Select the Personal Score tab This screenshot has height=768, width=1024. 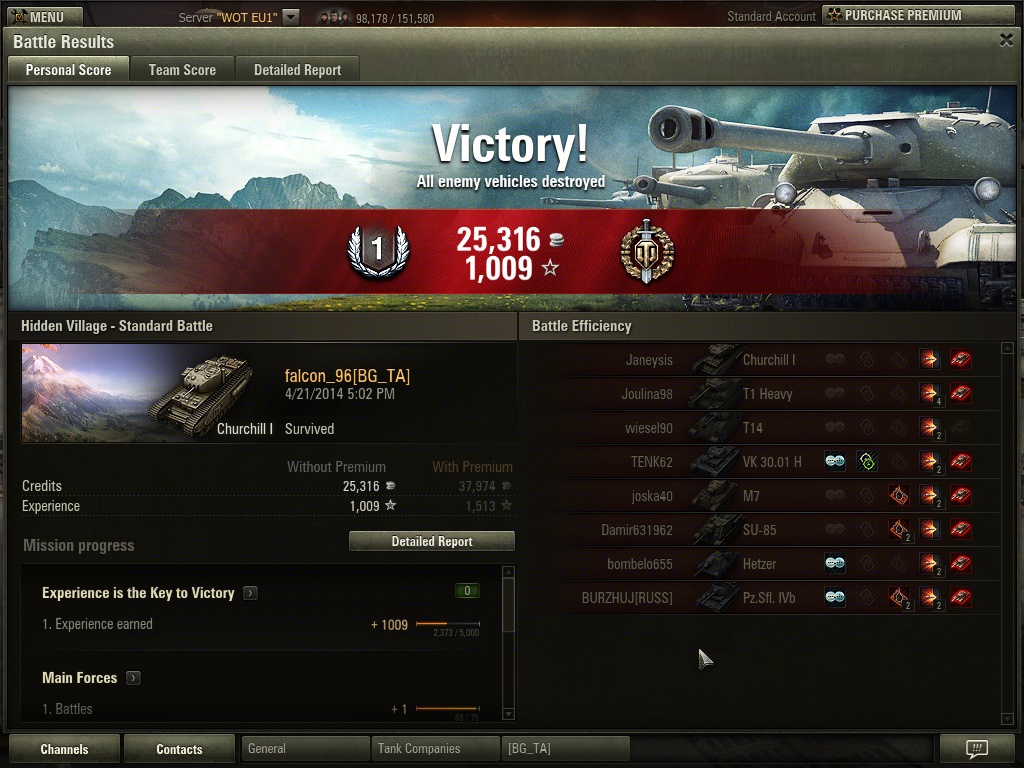[68, 70]
